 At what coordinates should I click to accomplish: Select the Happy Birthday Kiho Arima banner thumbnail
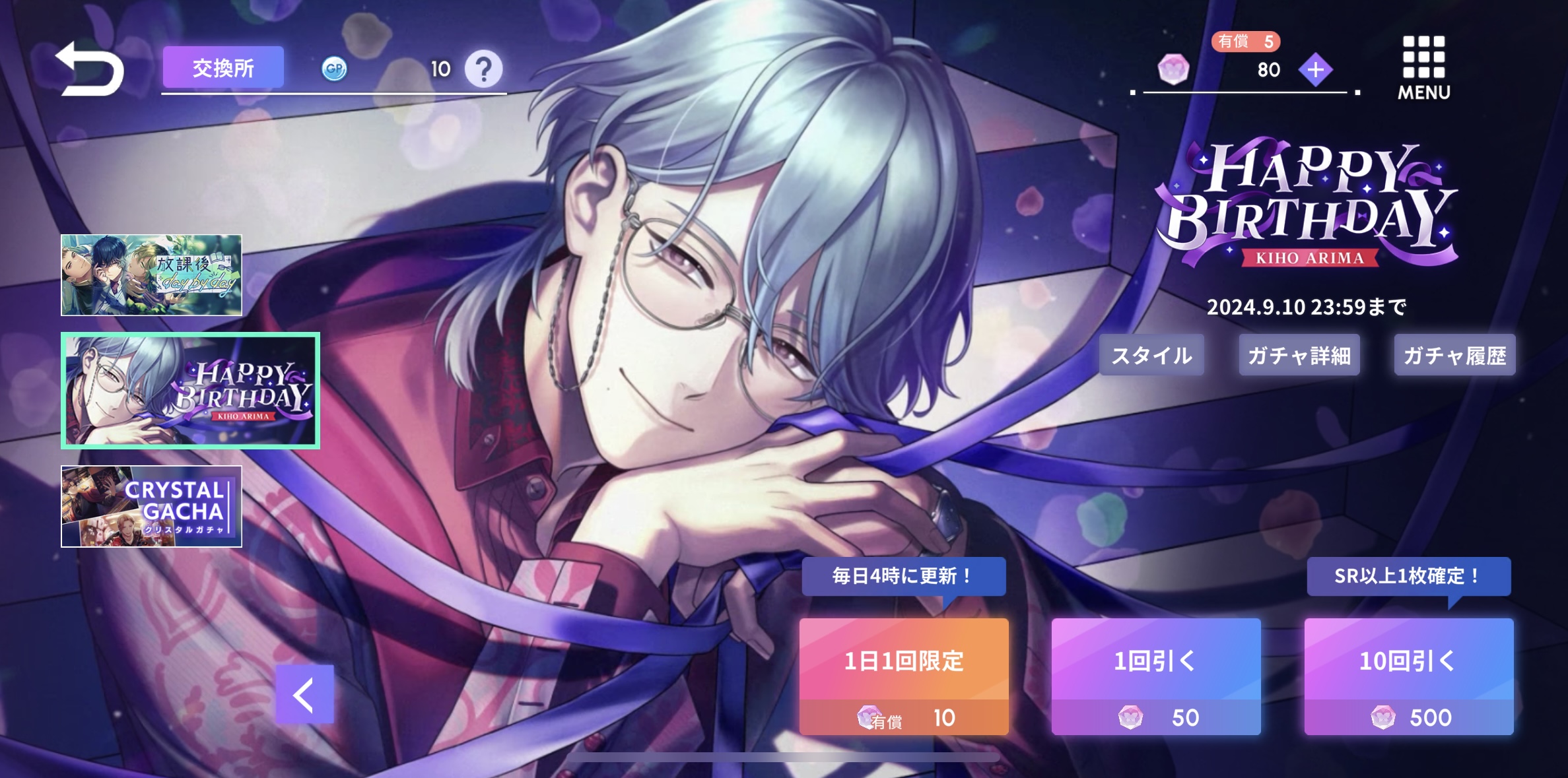pyautogui.click(x=190, y=391)
